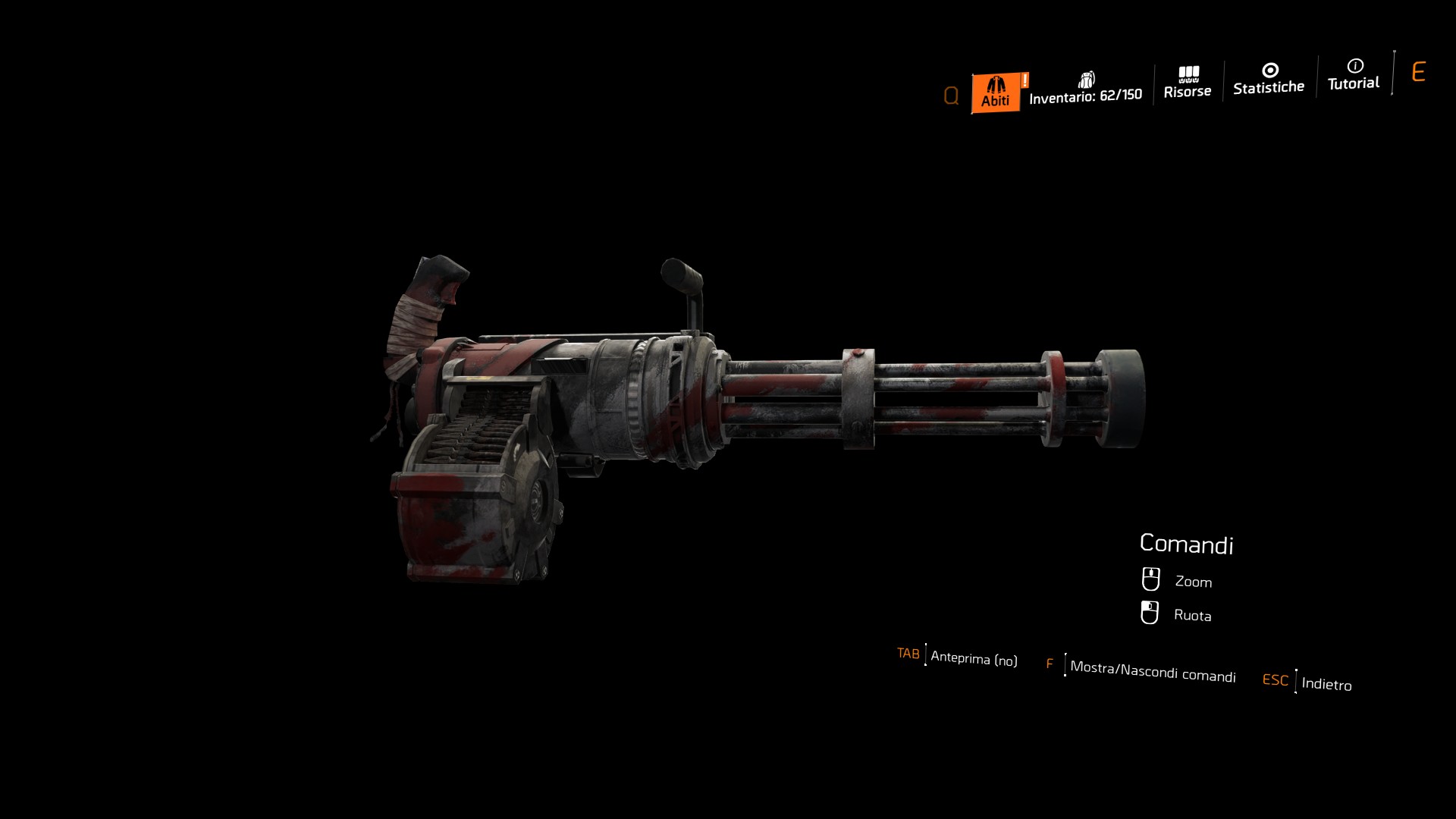Open the Tutorial tab

click(1354, 76)
